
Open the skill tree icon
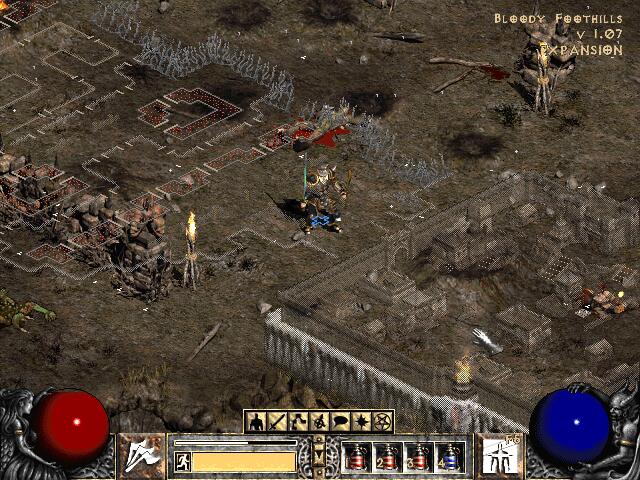[298, 422]
